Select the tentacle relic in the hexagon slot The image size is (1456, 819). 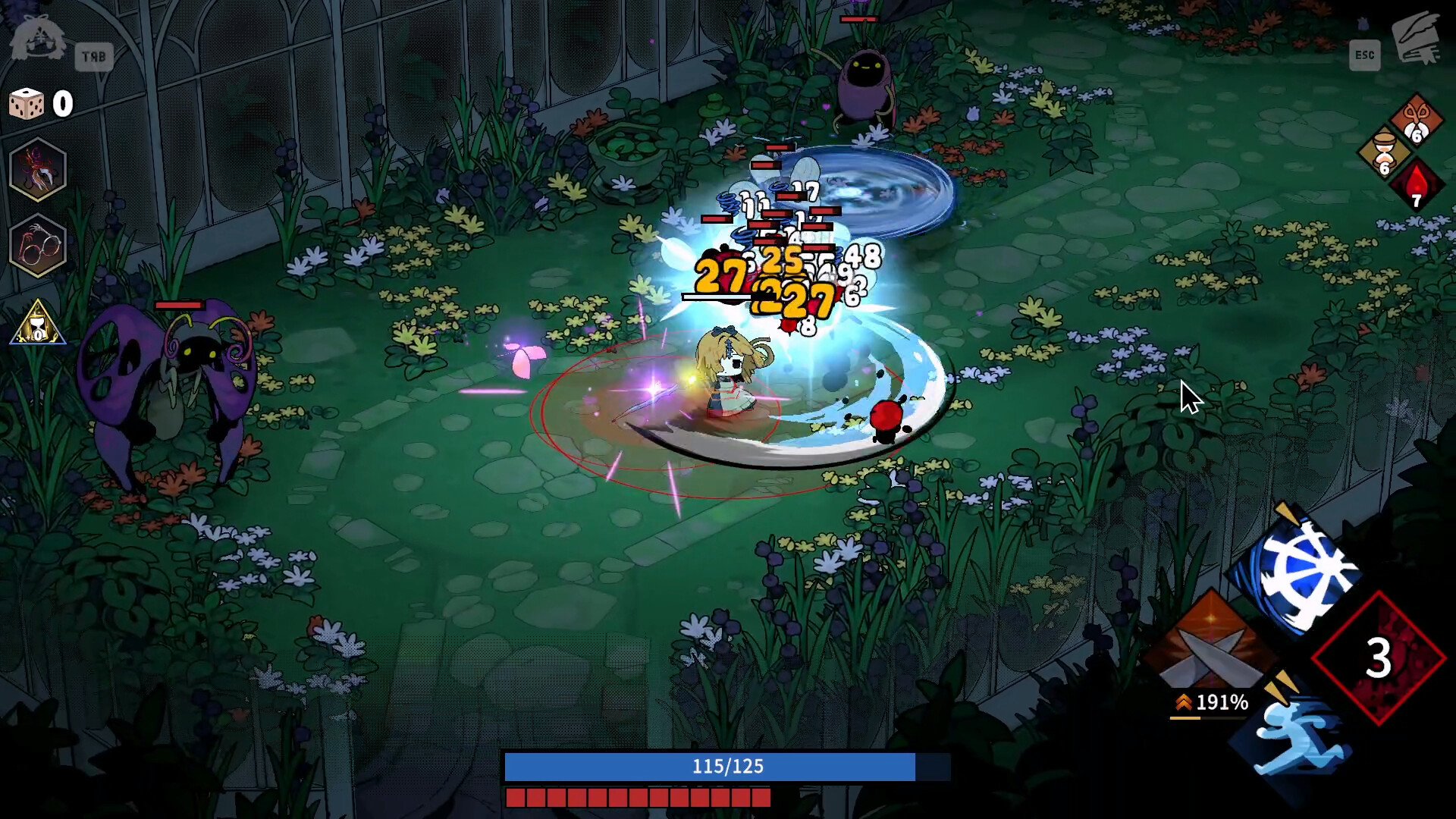point(37,171)
